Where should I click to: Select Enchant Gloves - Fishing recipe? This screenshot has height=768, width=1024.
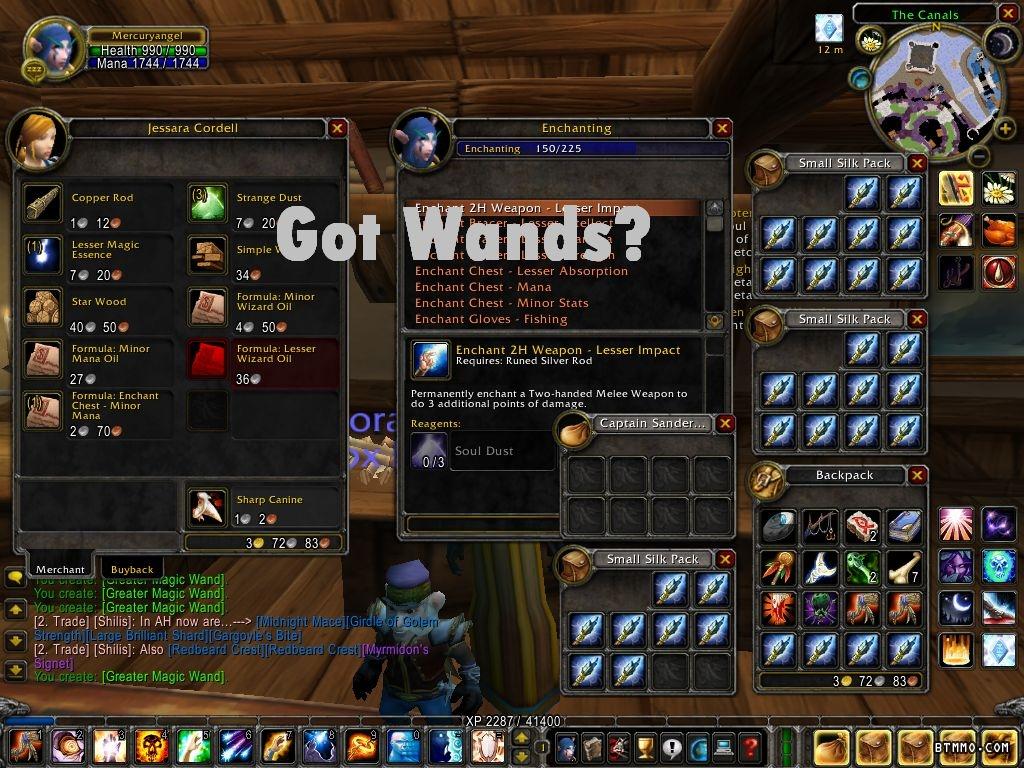pyautogui.click(x=491, y=319)
